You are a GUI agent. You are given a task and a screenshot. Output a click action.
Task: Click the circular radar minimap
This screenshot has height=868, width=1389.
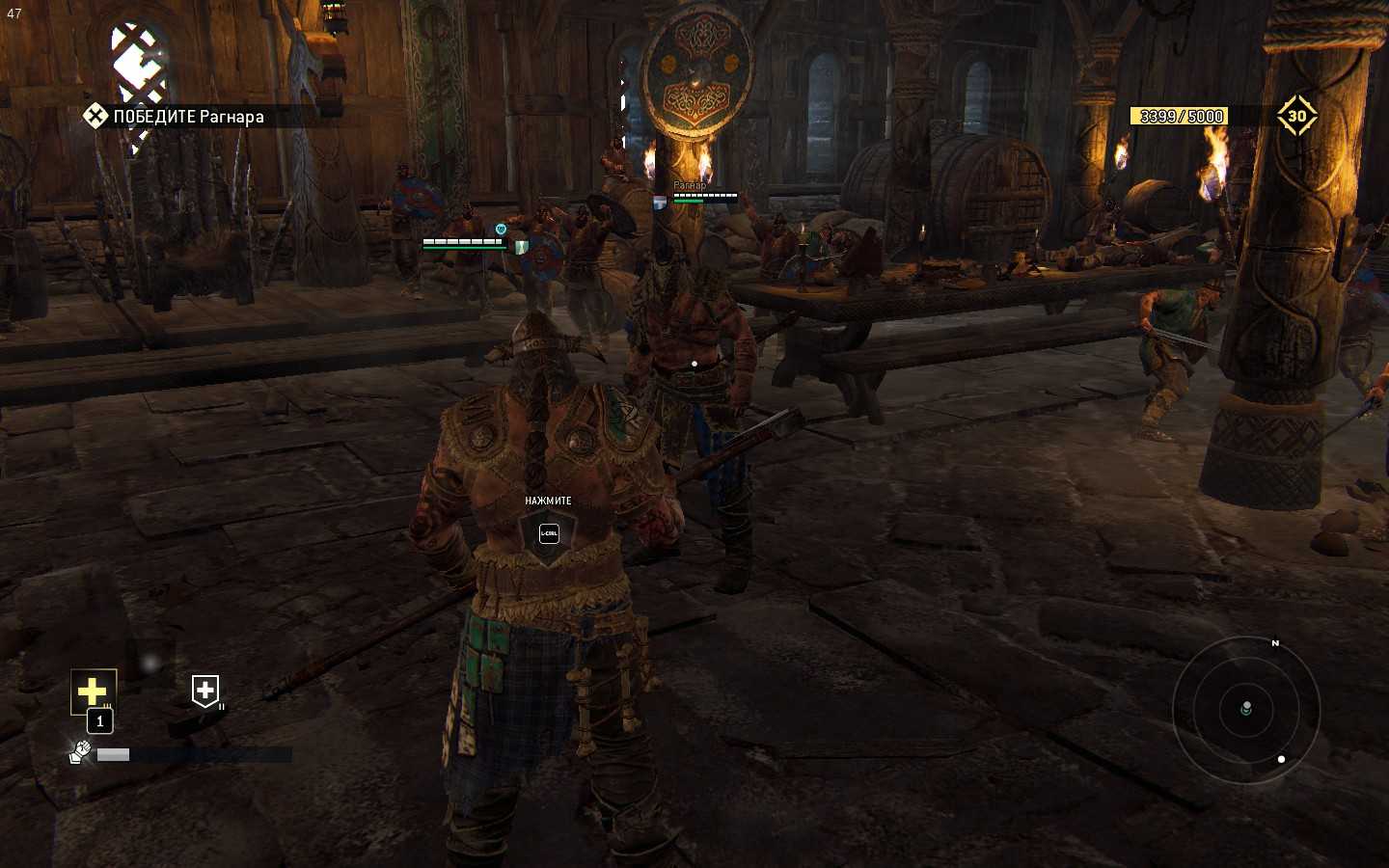[x=1246, y=710]
